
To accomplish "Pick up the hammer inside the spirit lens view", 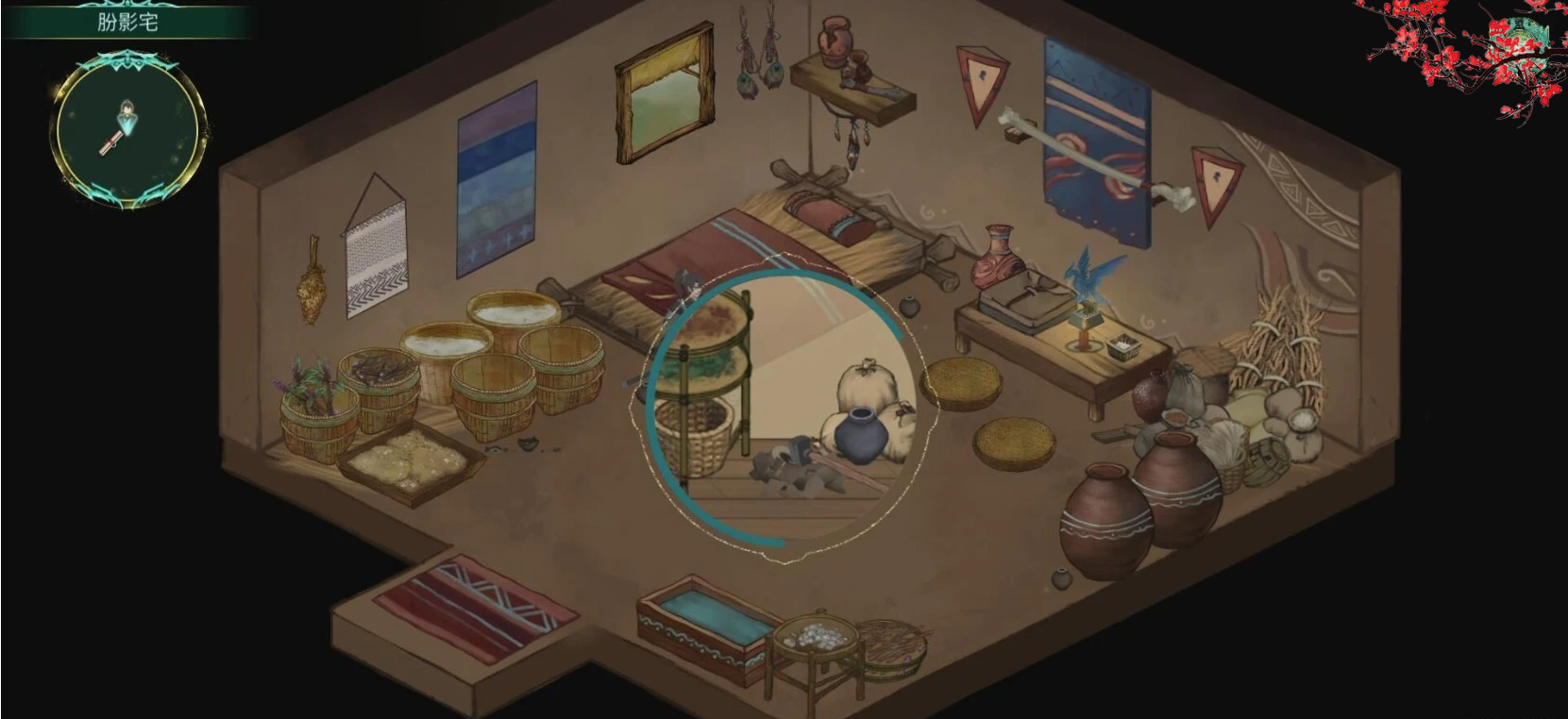I will tap(801, 451).
